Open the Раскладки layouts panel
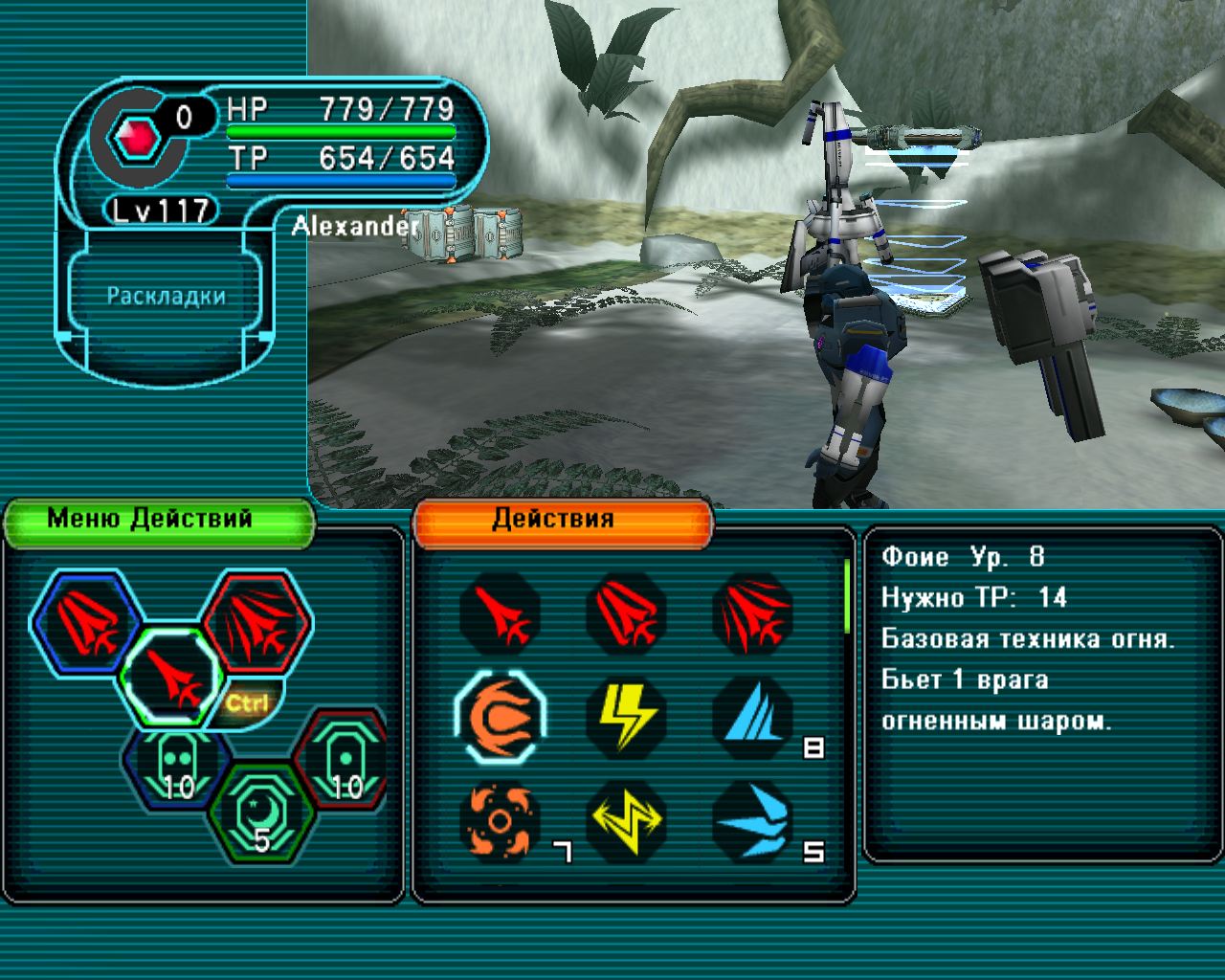 [x=166, y=296]
